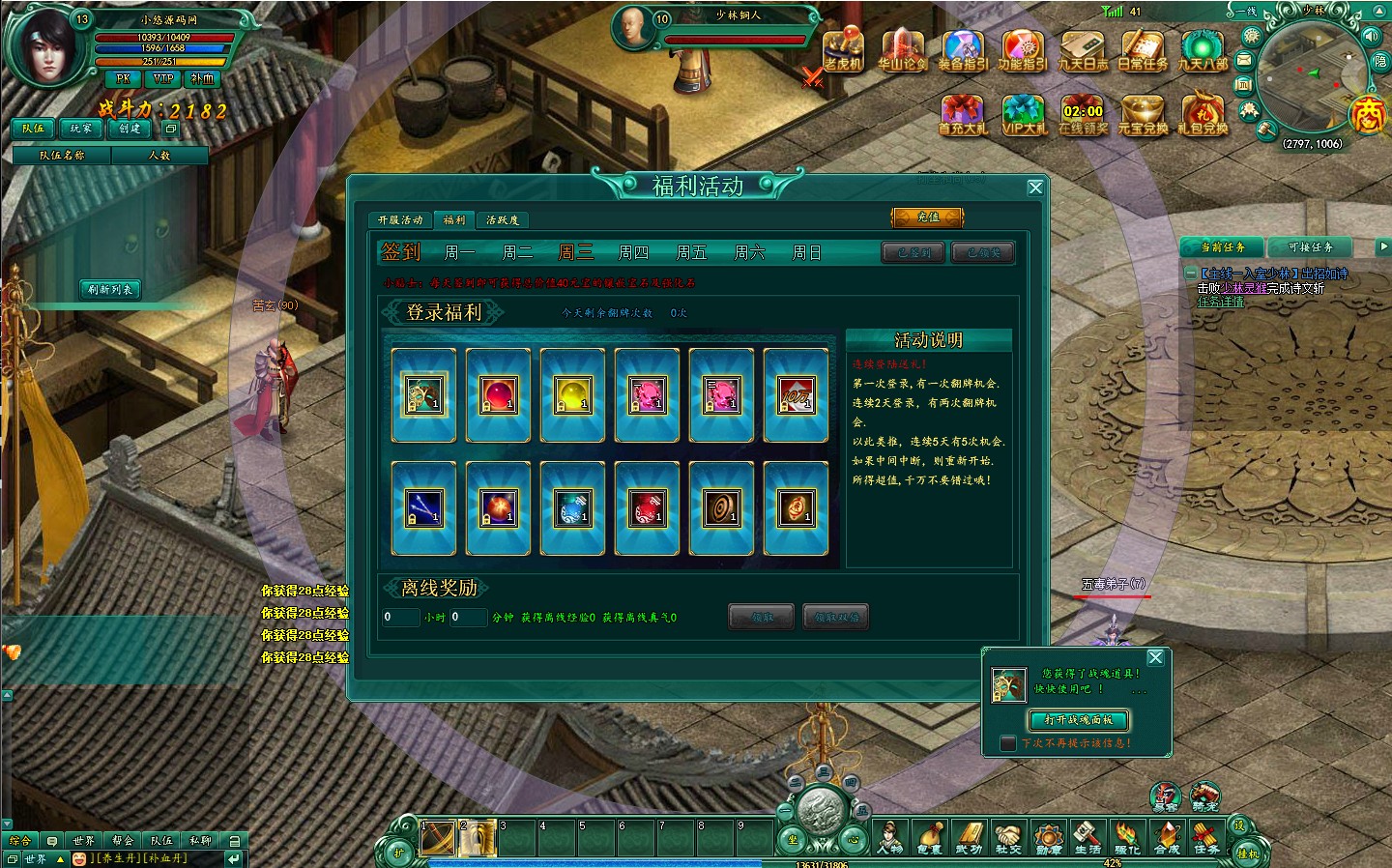
Task: Click the gold 充值 recharge button
Action: pos(928,217)
